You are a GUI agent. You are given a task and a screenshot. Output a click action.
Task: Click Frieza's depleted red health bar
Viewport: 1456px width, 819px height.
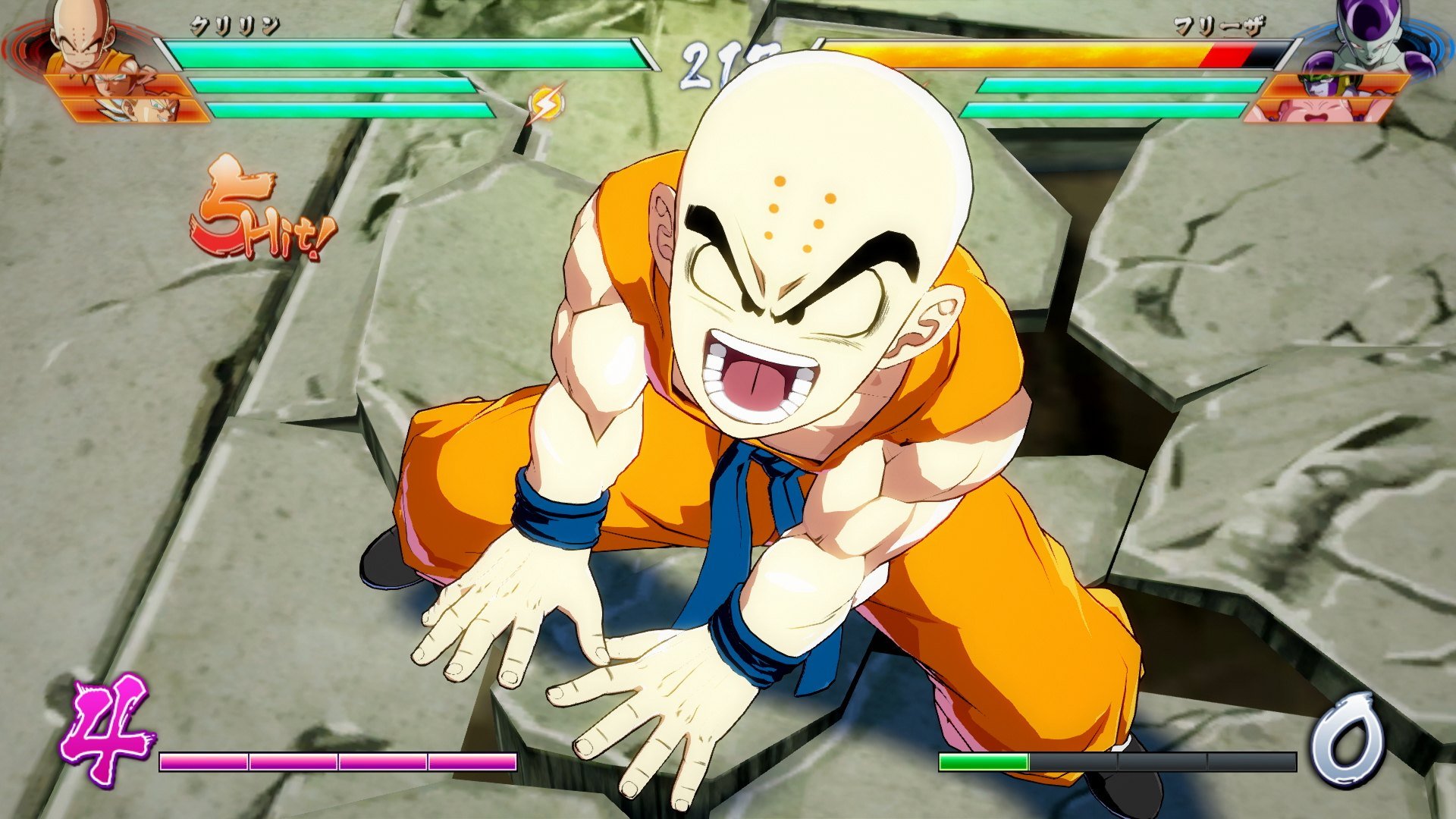1228,55
